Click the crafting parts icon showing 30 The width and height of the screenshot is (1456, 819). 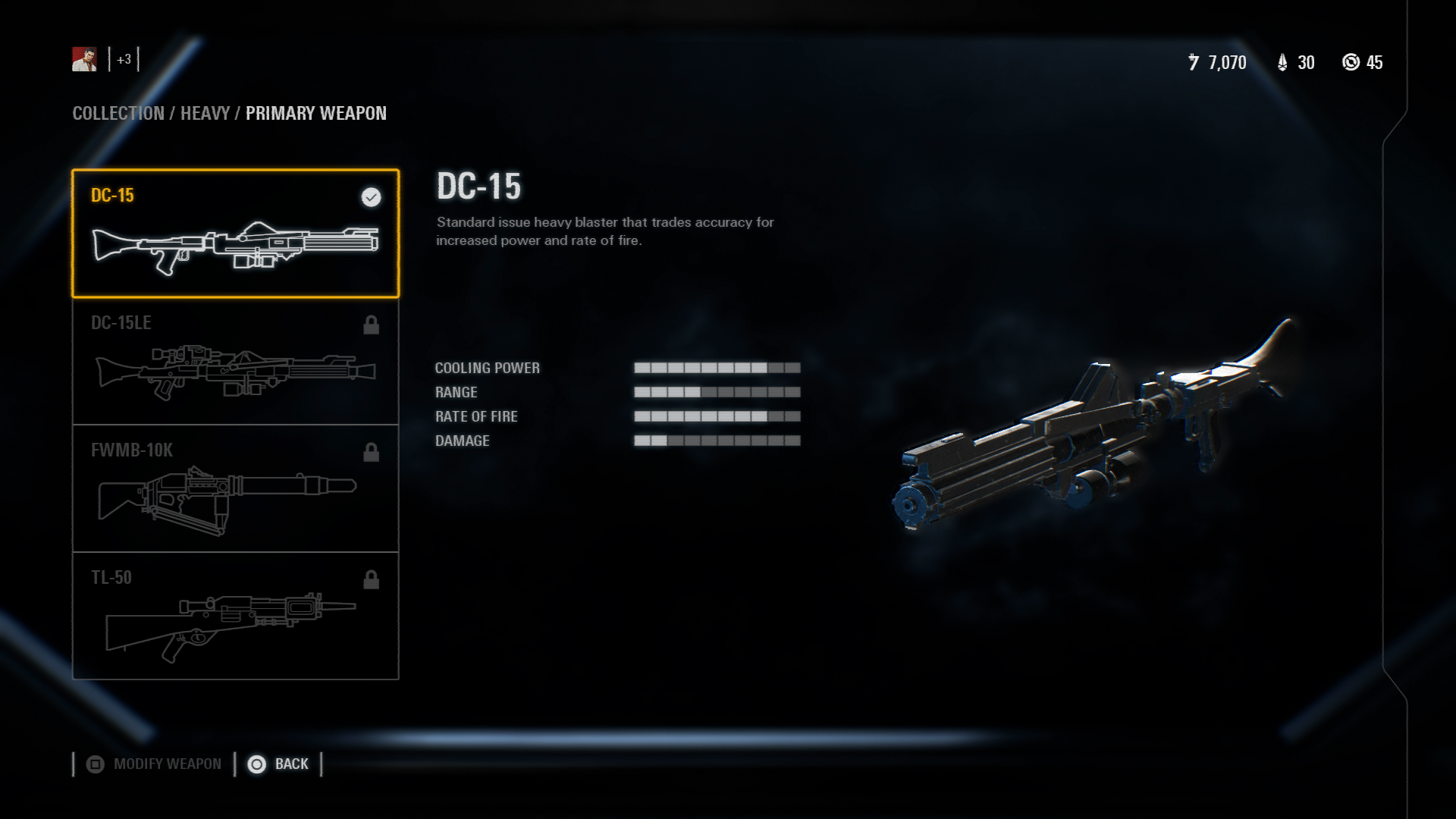click(1283, 64)
